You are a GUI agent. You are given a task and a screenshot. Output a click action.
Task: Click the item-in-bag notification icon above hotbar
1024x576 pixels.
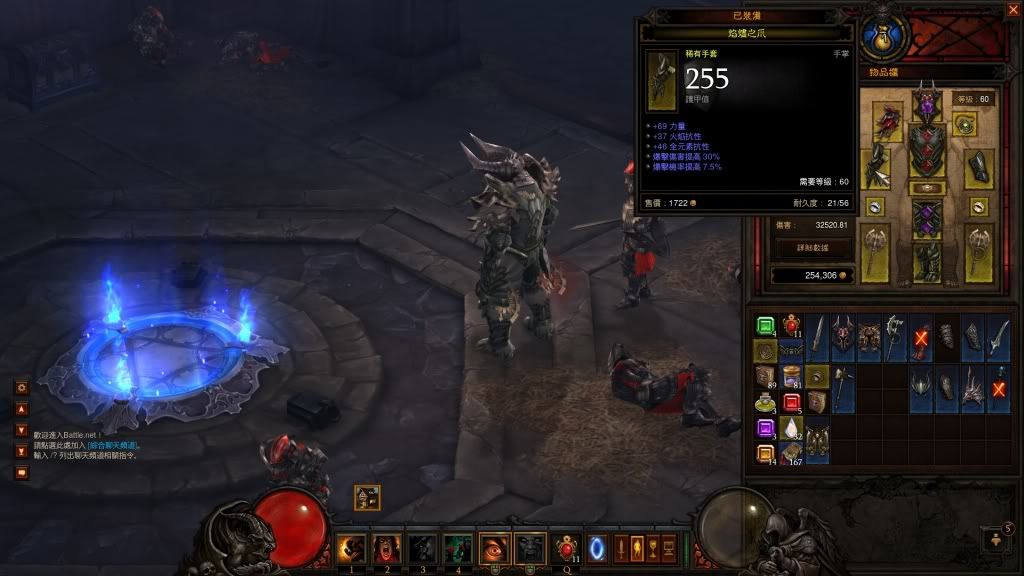tap(366, 496)
